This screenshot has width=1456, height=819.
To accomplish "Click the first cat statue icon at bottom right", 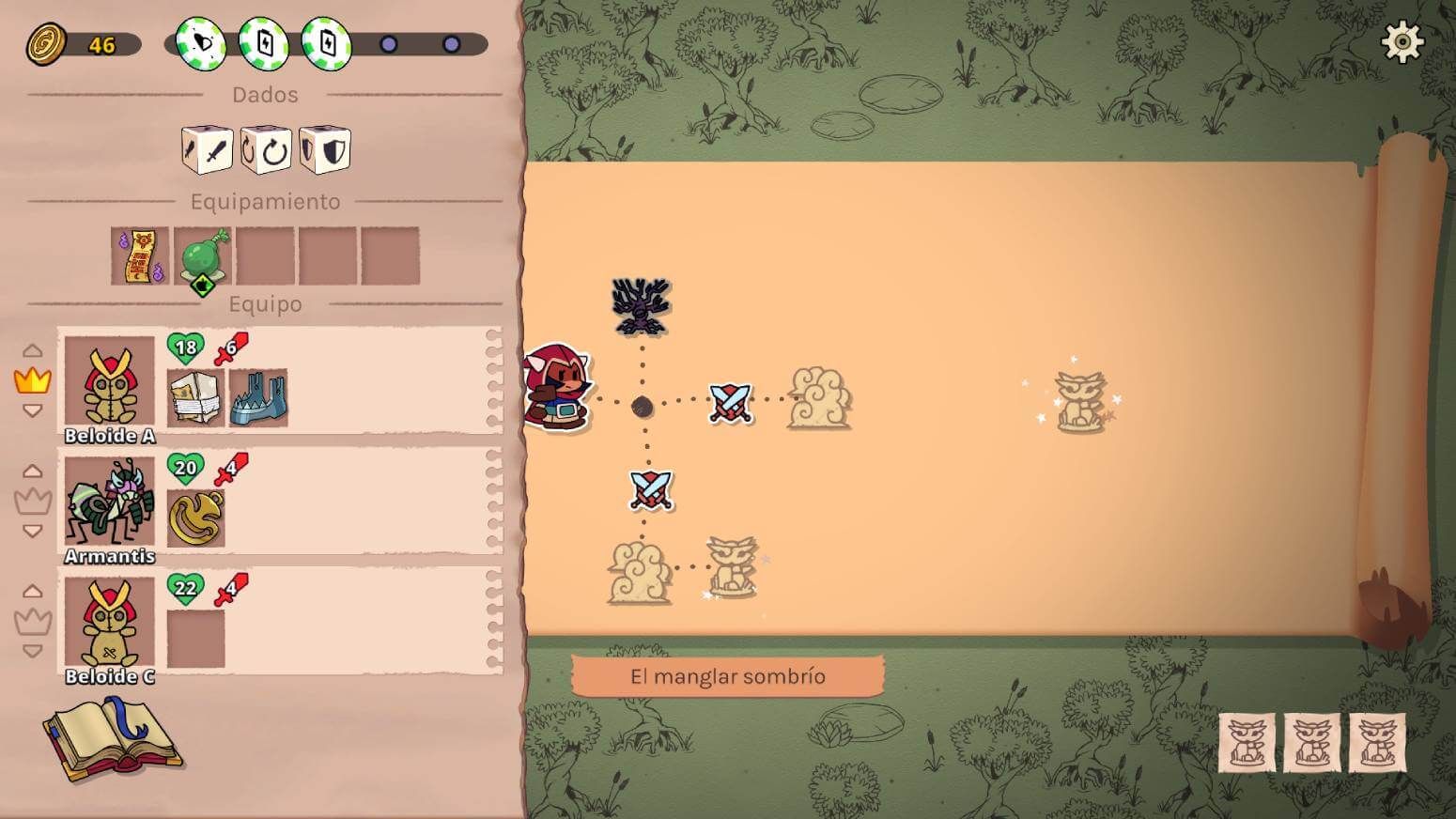I will coord(1245,742).
